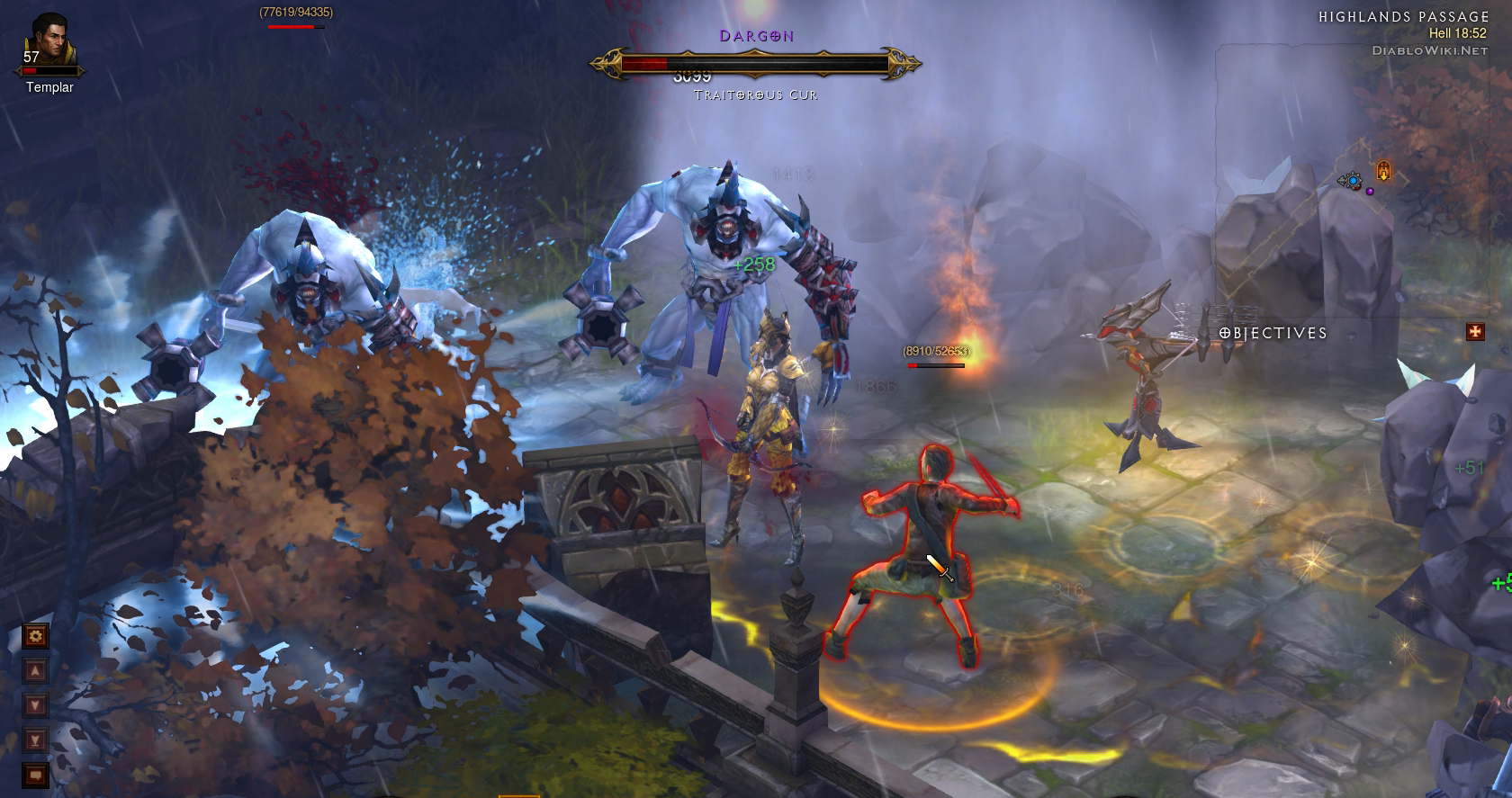1512x798 pixels.
Task: Jump to chat bottom with underlined arrow button
Action: [x=35, y=740]
